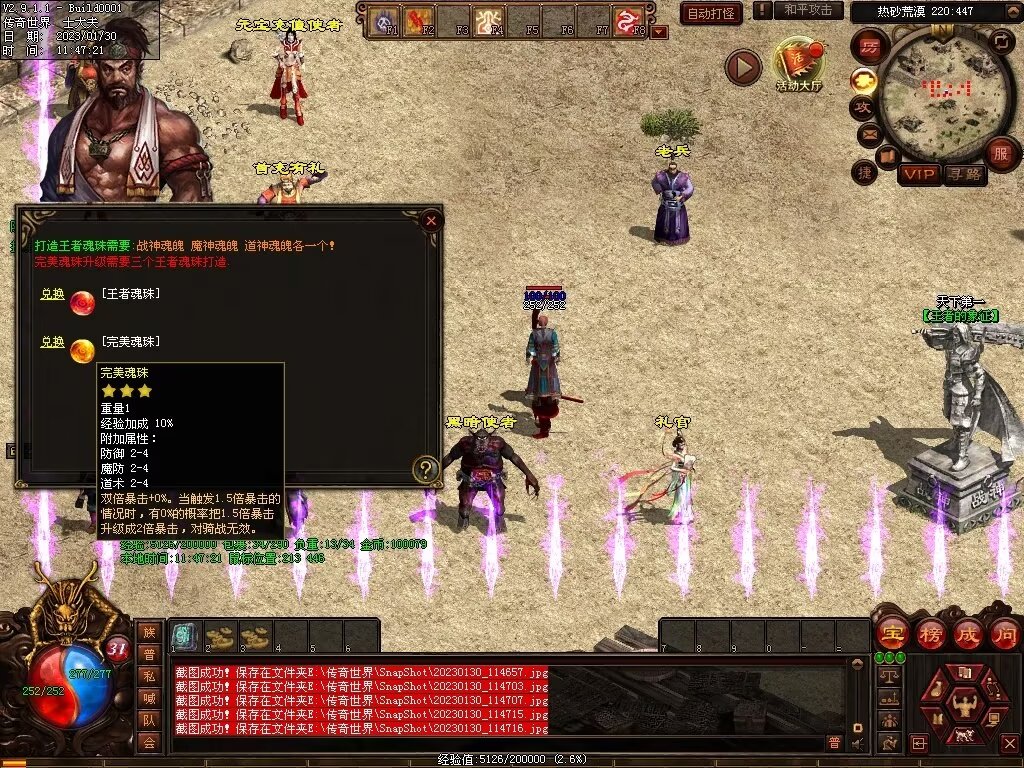Change the 和平攻击 attack mode
This screenshot has height=768, width=1024.
pyautogui.click(x=808, y=10)
